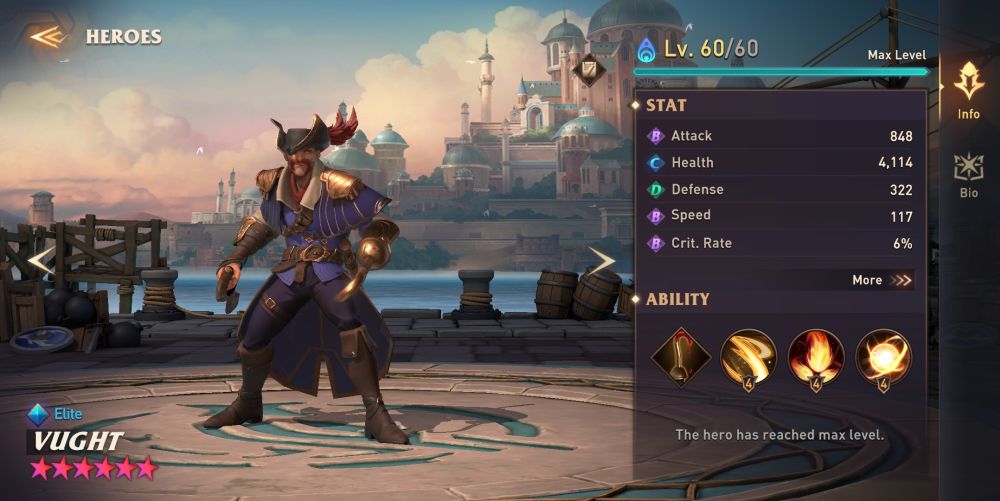The height and width of the screenshot is (501, 1000).
Task: Show the previous hero
Action: (40, 261)
